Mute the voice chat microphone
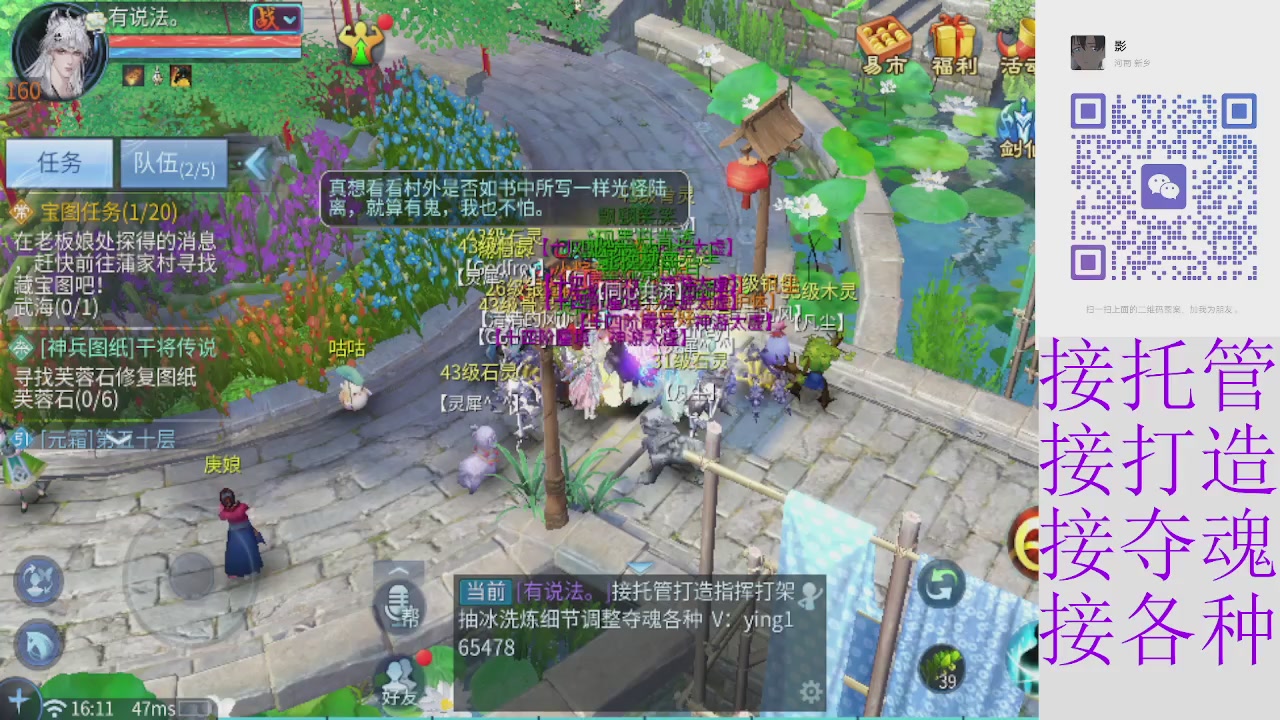The height and width of the screenshot is (720, 1280). pyautogui.click(x=399, y=600)
